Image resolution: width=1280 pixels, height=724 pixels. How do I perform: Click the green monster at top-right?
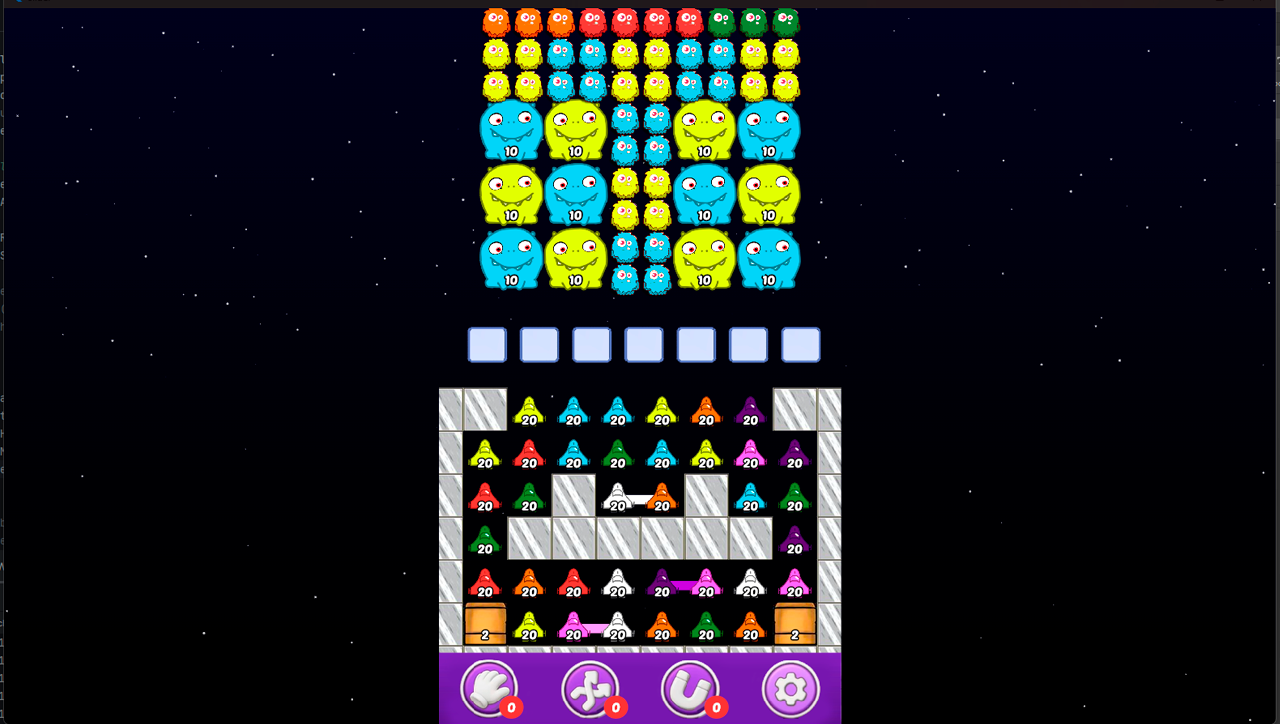786,17
